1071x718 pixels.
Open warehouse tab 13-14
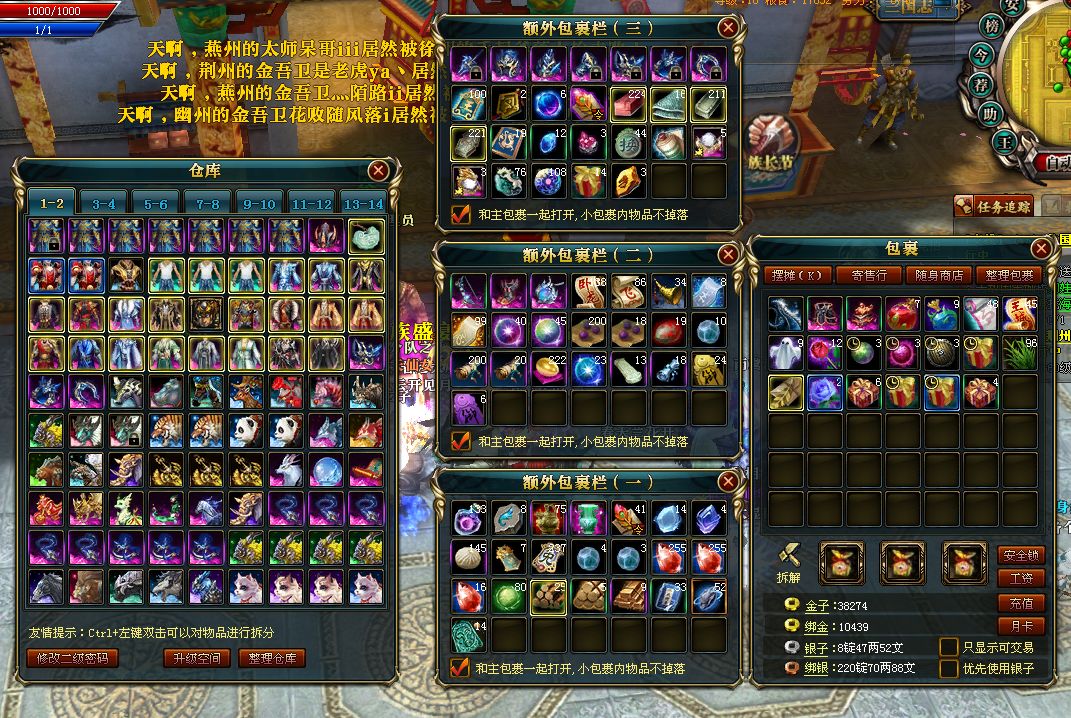coord(362,203)
